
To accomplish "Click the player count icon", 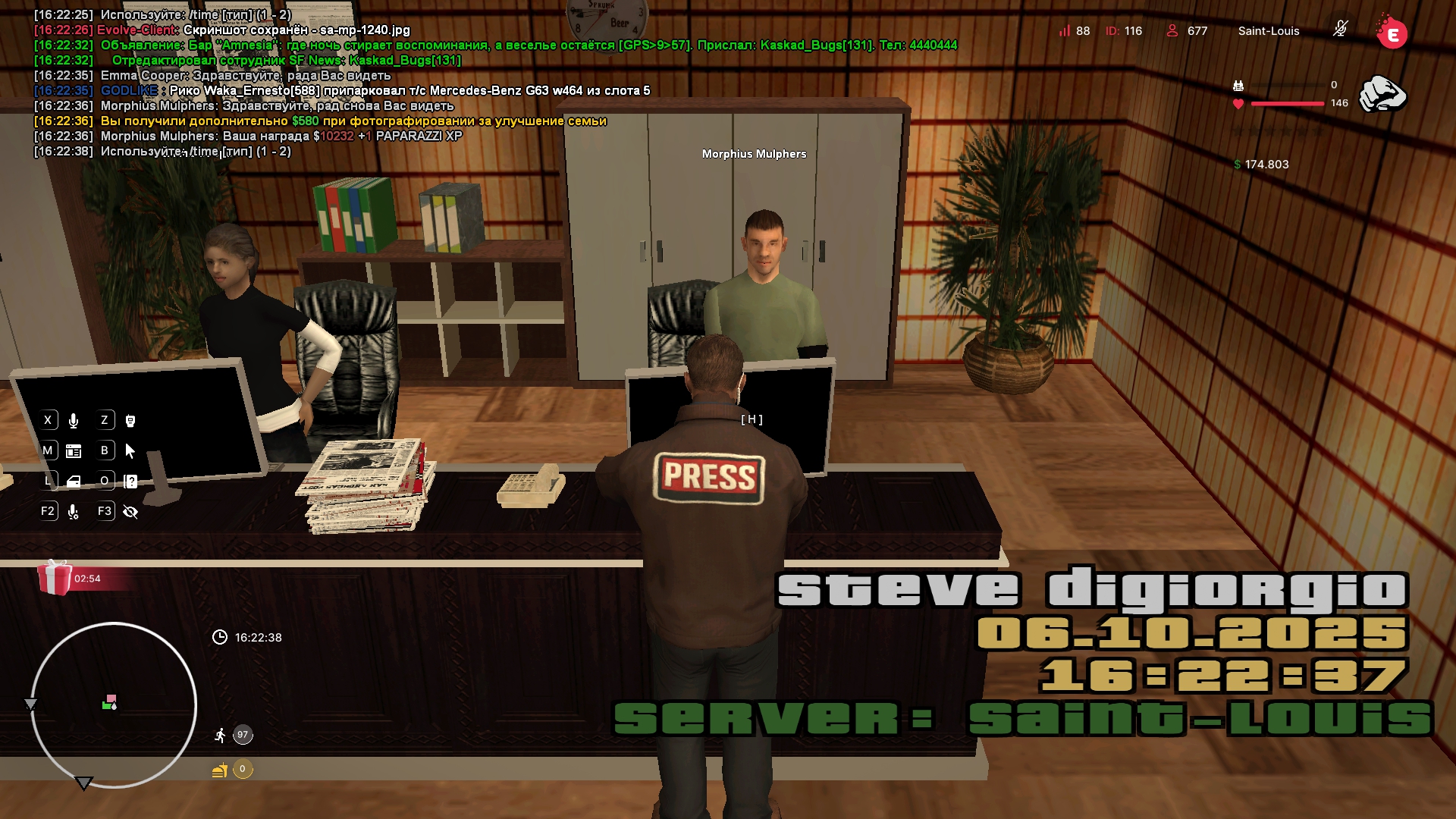I will 1172,30.
